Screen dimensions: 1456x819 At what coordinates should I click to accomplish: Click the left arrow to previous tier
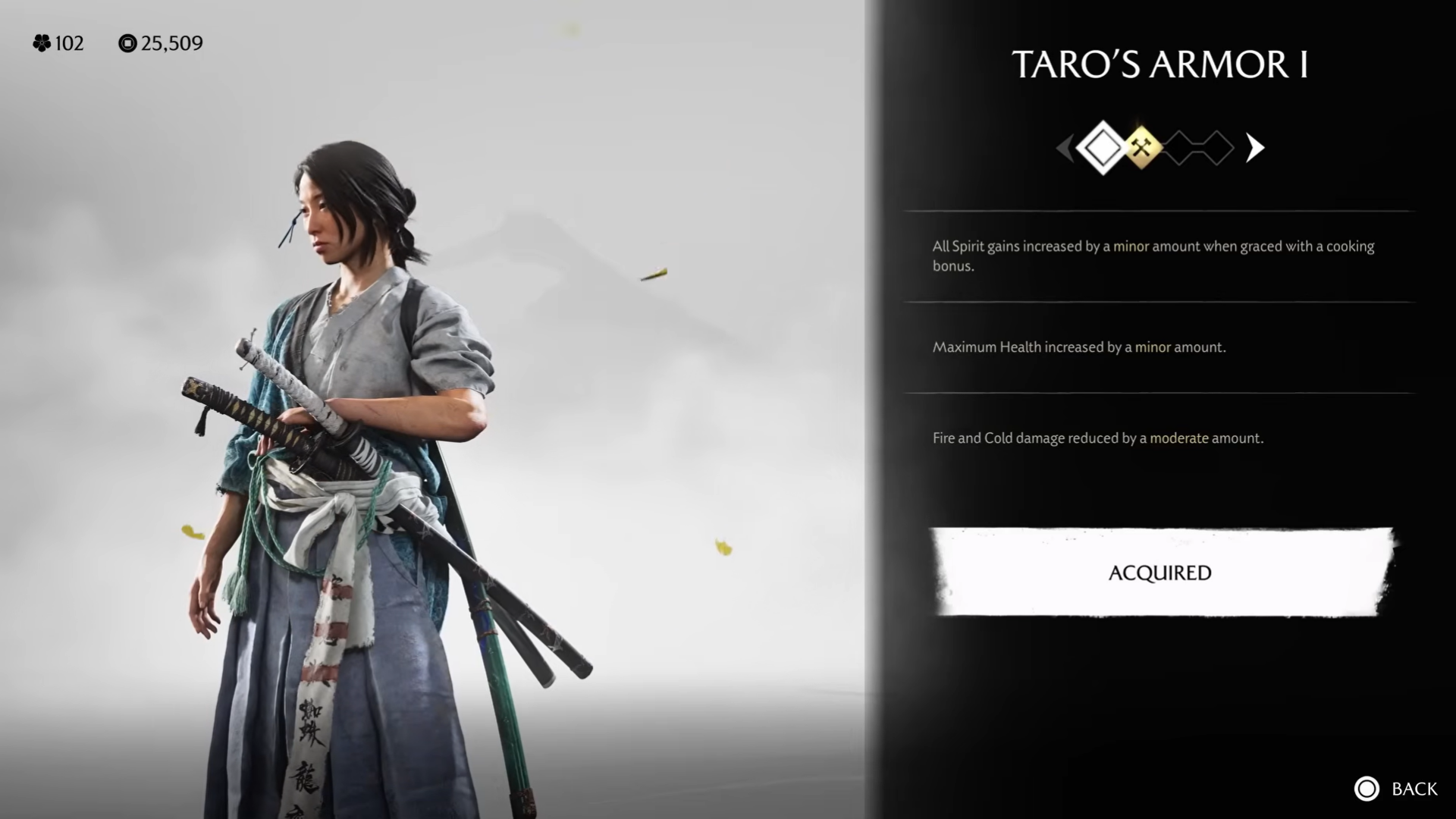1065,149
